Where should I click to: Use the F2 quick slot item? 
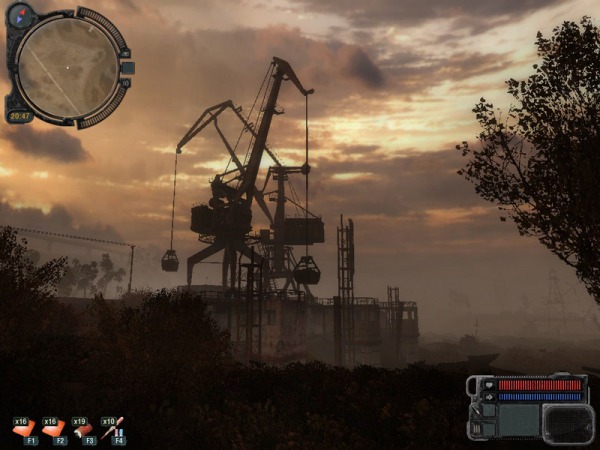[x=53, y=429]
